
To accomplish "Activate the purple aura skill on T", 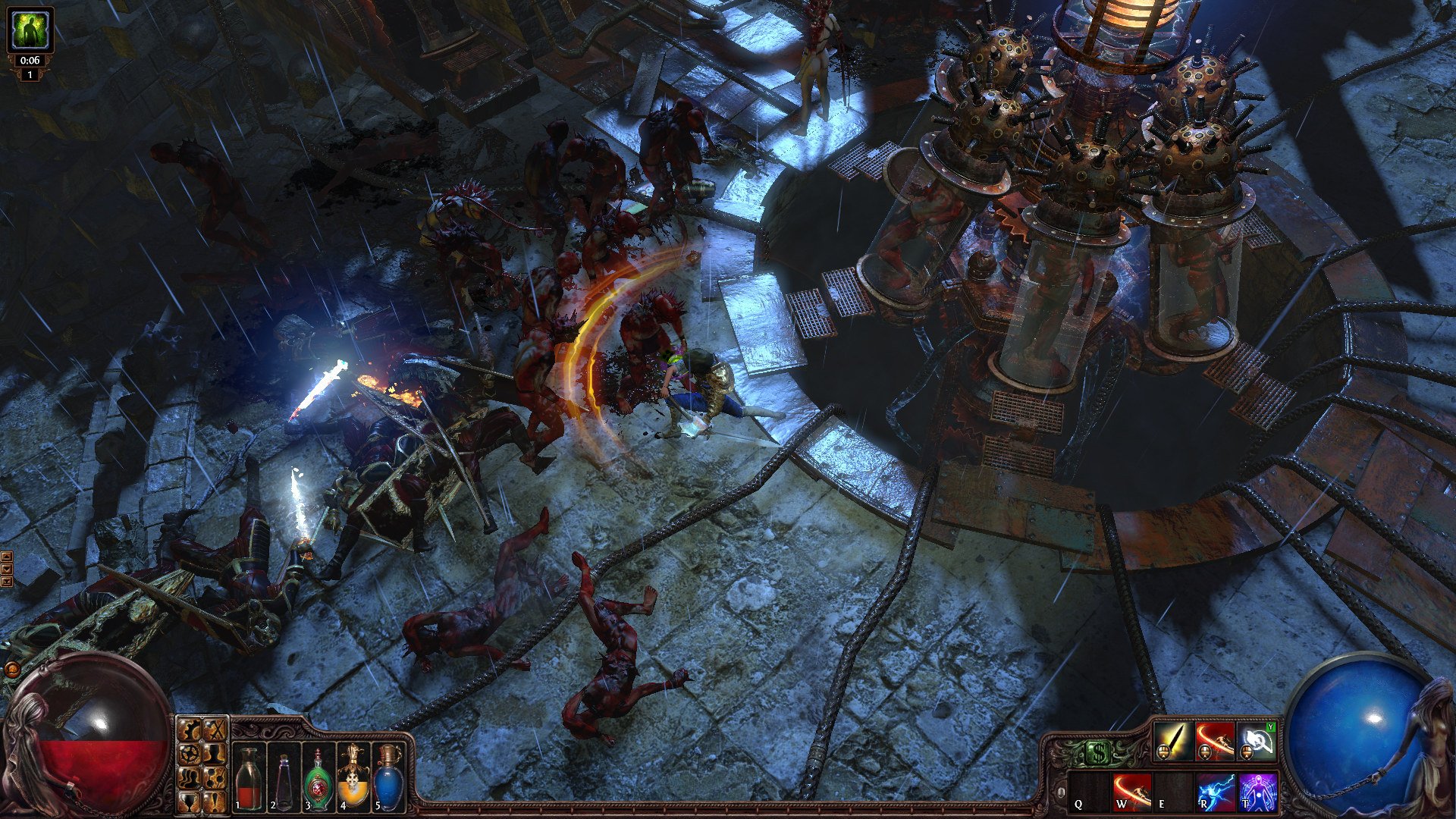I will click(1257, 793).
